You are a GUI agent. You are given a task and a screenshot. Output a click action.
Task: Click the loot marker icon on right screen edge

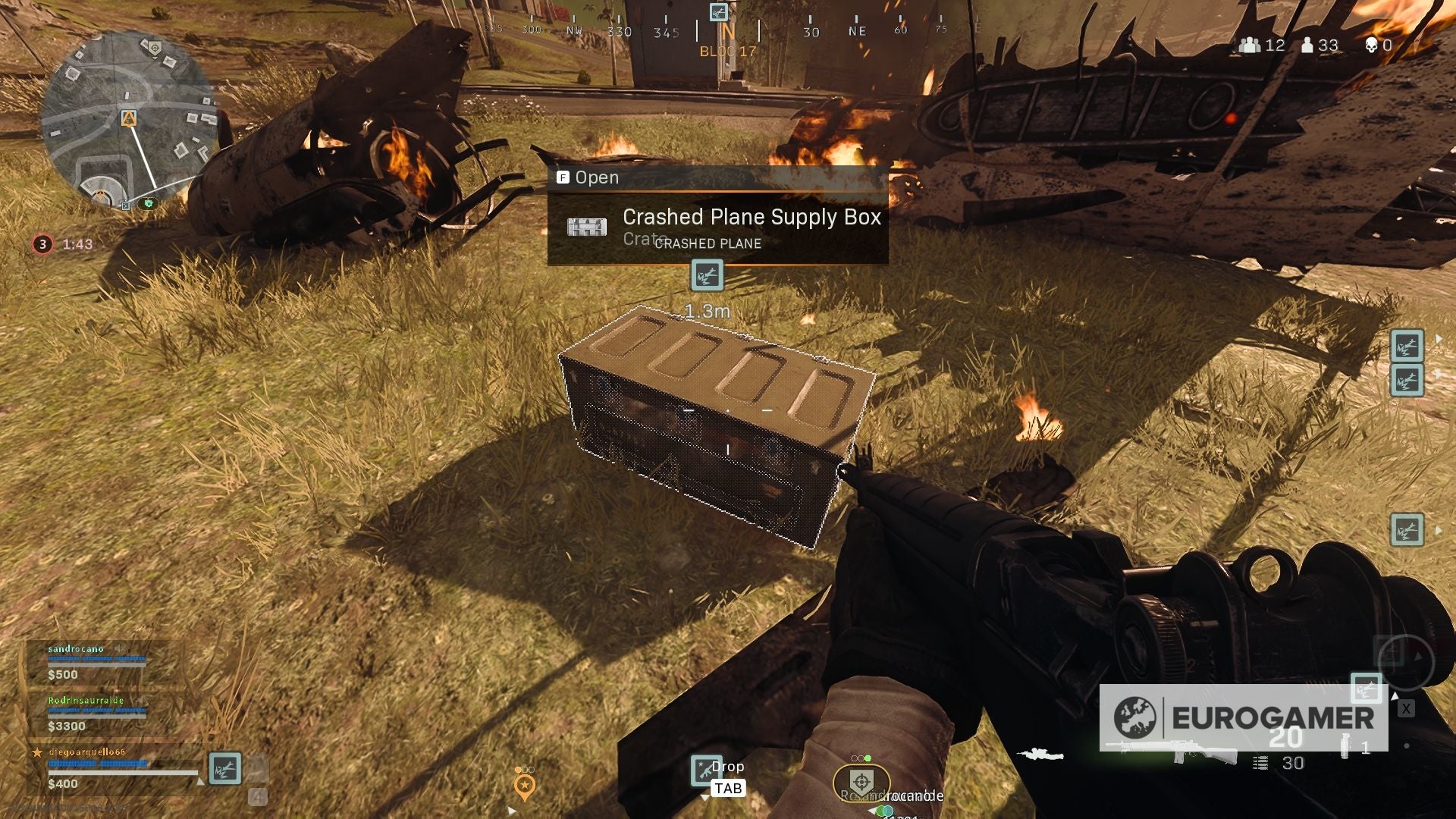point(1408,347)
